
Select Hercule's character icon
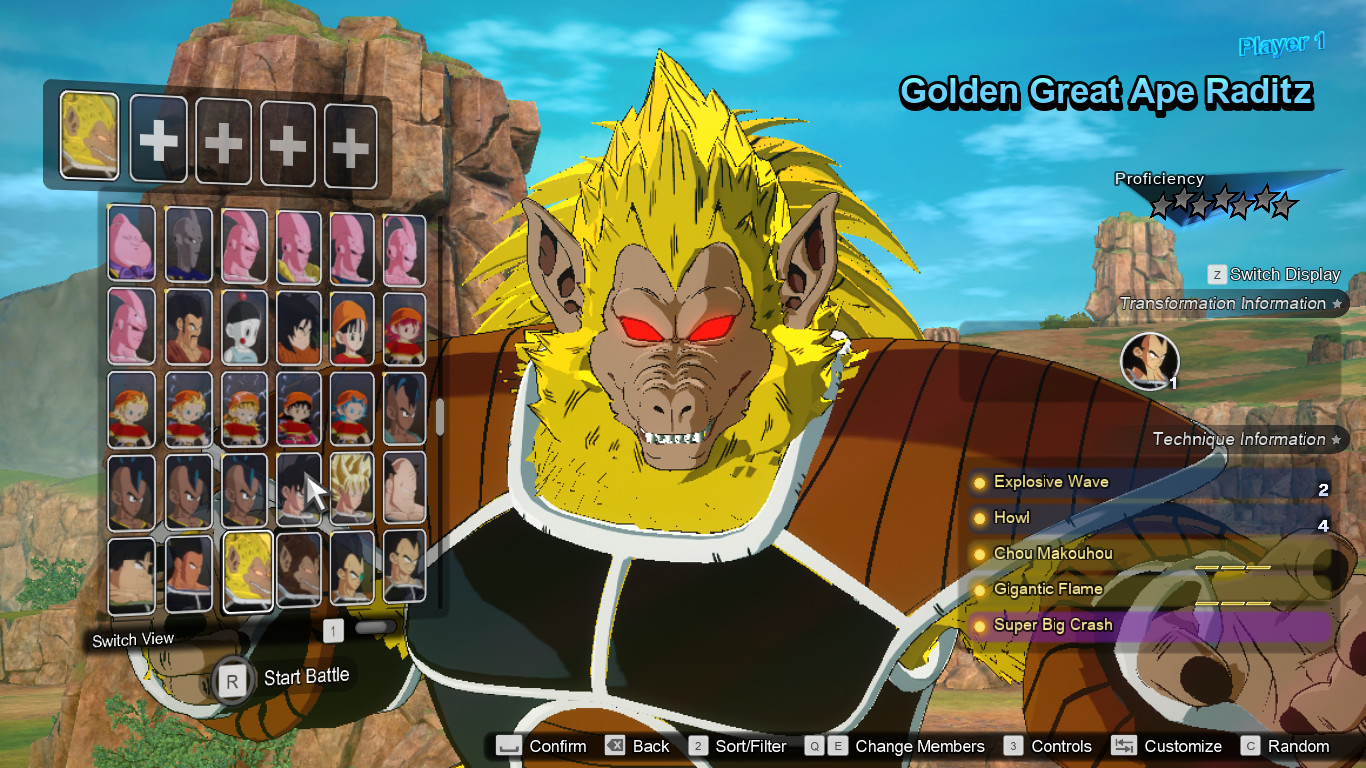[x=189, y=330]
